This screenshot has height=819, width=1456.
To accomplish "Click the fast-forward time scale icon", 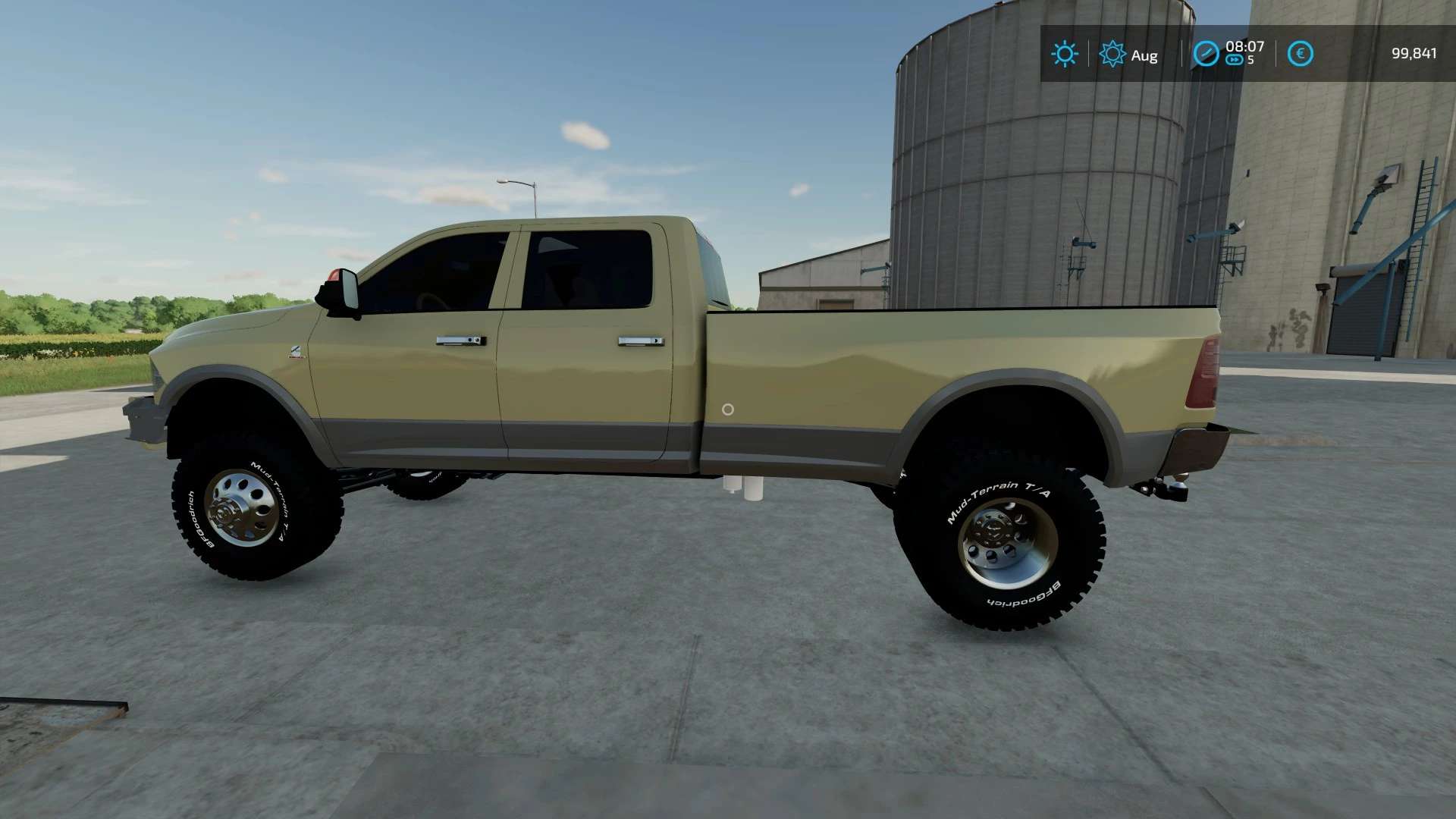I will [1235, 60].
